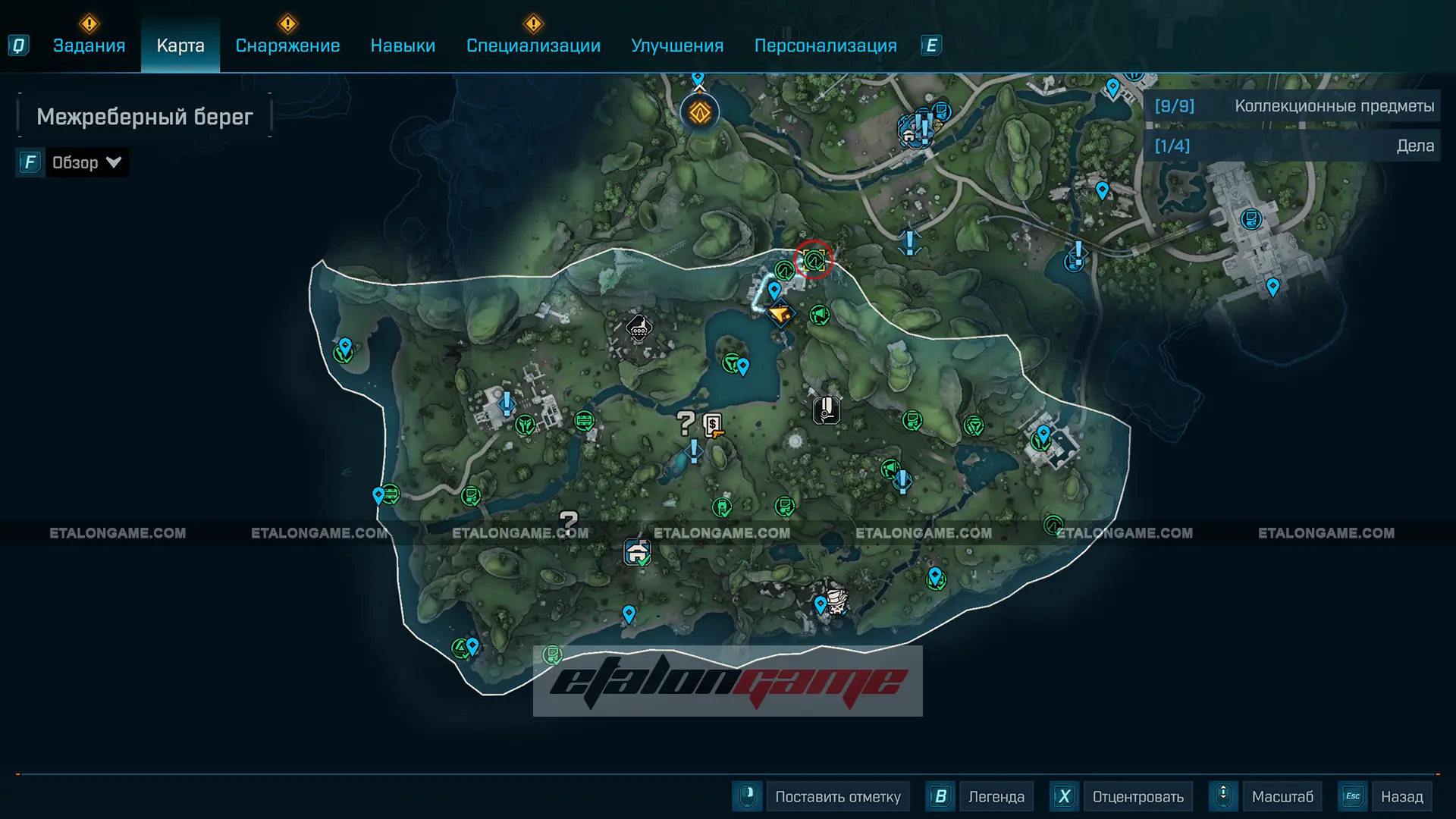Expand the Обзор dropdown
The width and height of the screenshot is (1456, 819).
[86, 162]
